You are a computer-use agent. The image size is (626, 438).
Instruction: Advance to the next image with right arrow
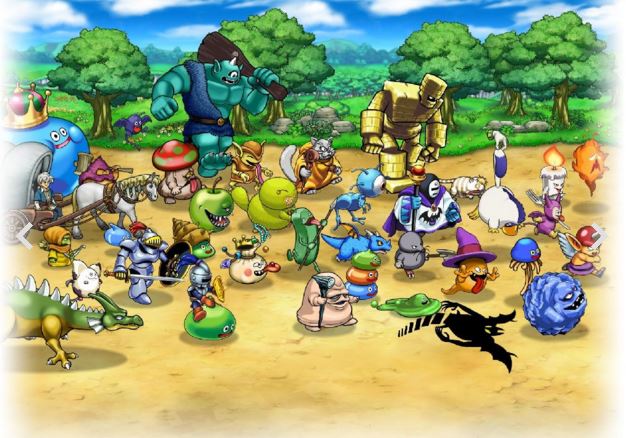tap(599, 234)
